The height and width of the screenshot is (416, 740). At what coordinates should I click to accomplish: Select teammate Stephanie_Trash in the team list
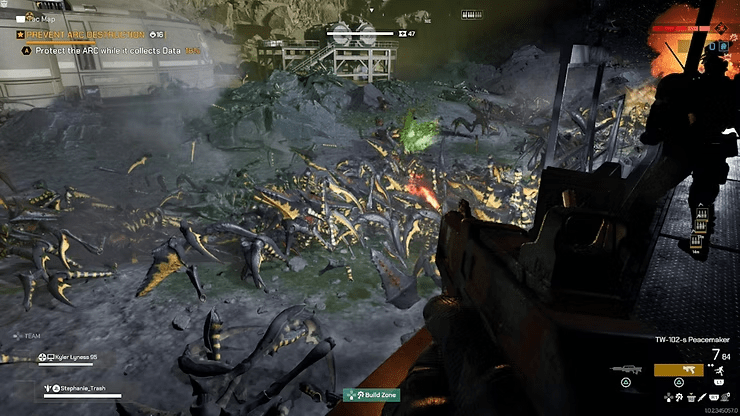(x=81, y=389)
